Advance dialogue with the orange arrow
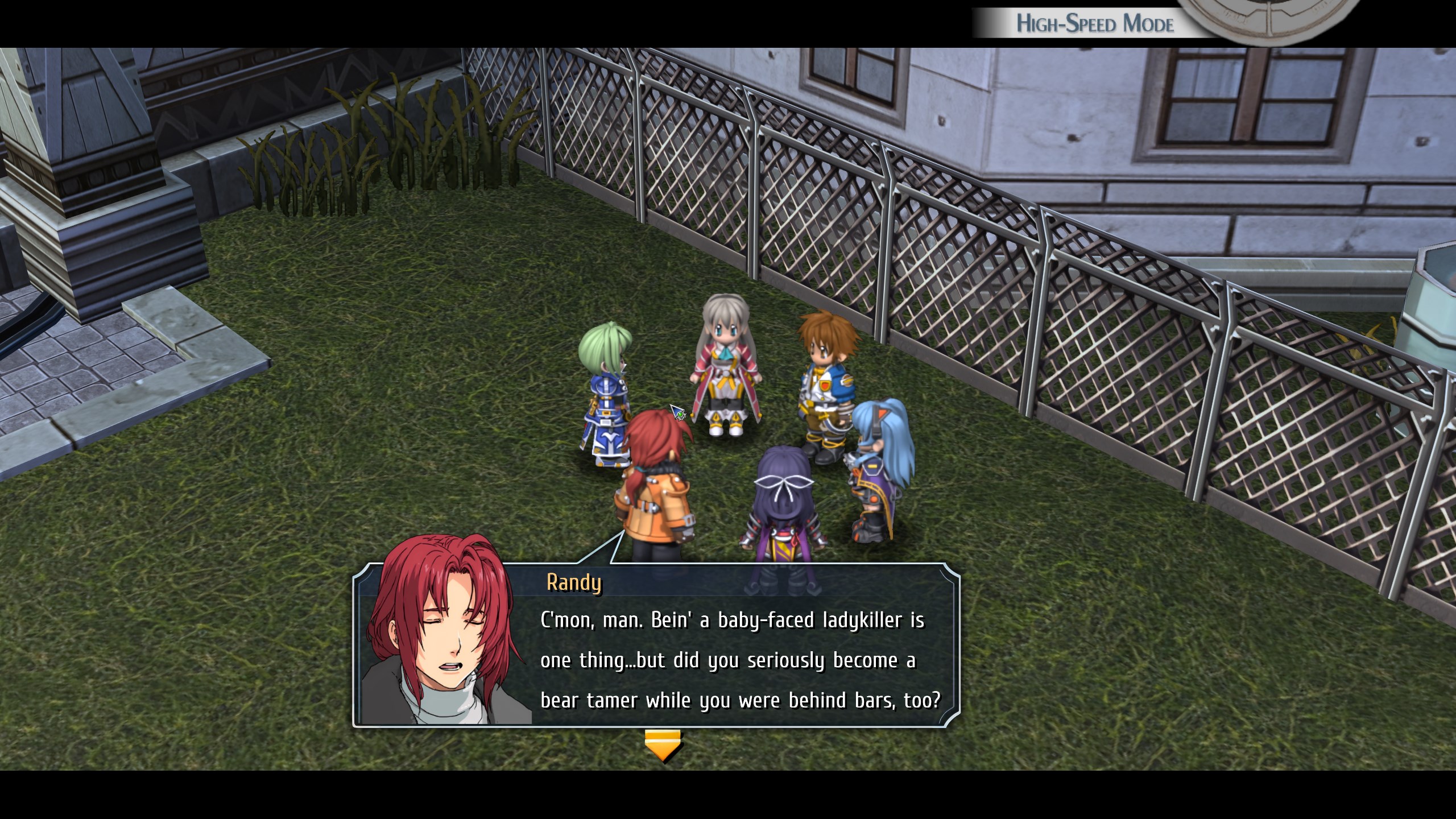The image size is (1456, 819). (663, 745)
